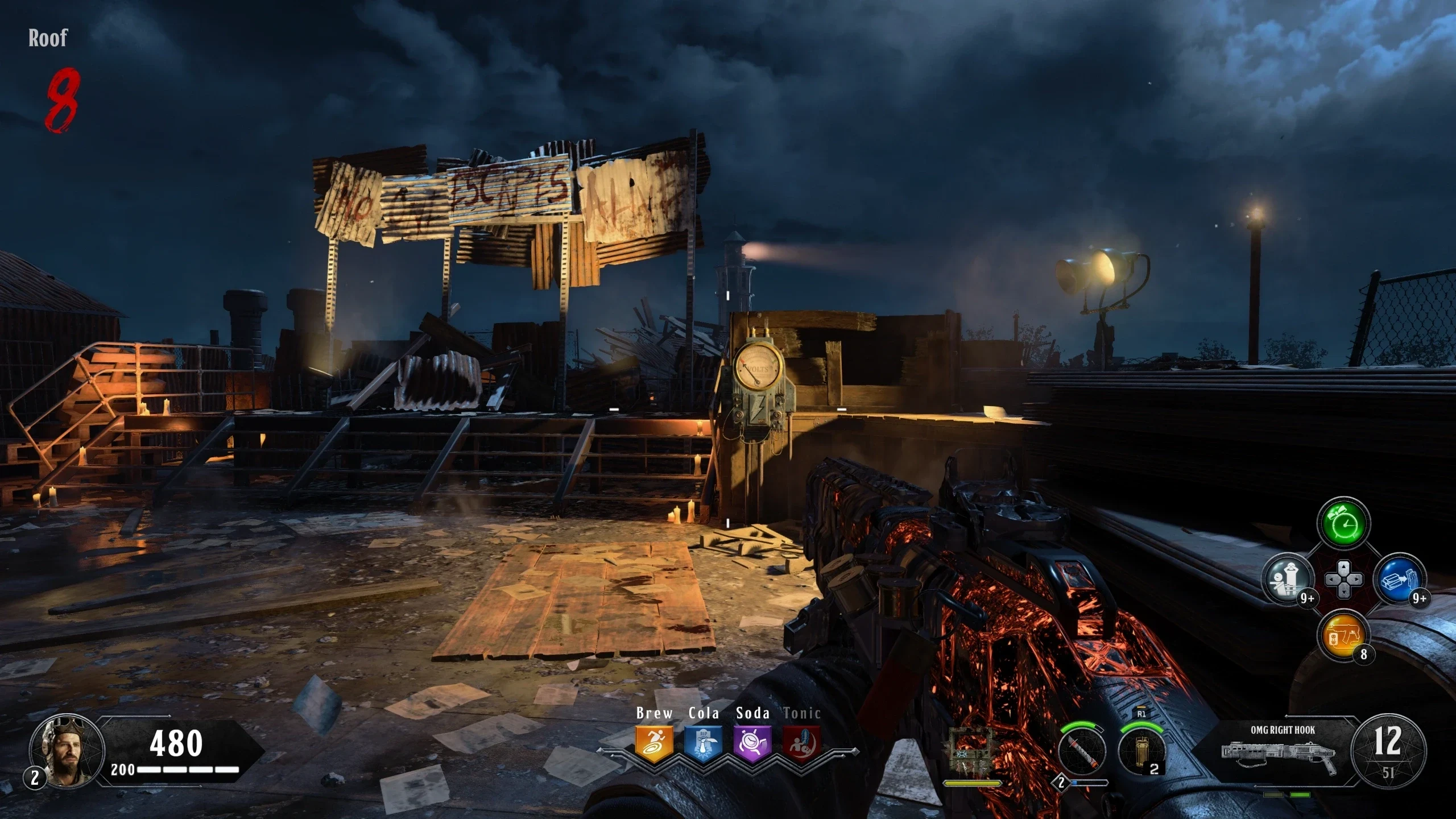The height and width of the screenshot is (819, 1456).
Task: Activate the orange gun elixir
Action: coord(1343,635)
